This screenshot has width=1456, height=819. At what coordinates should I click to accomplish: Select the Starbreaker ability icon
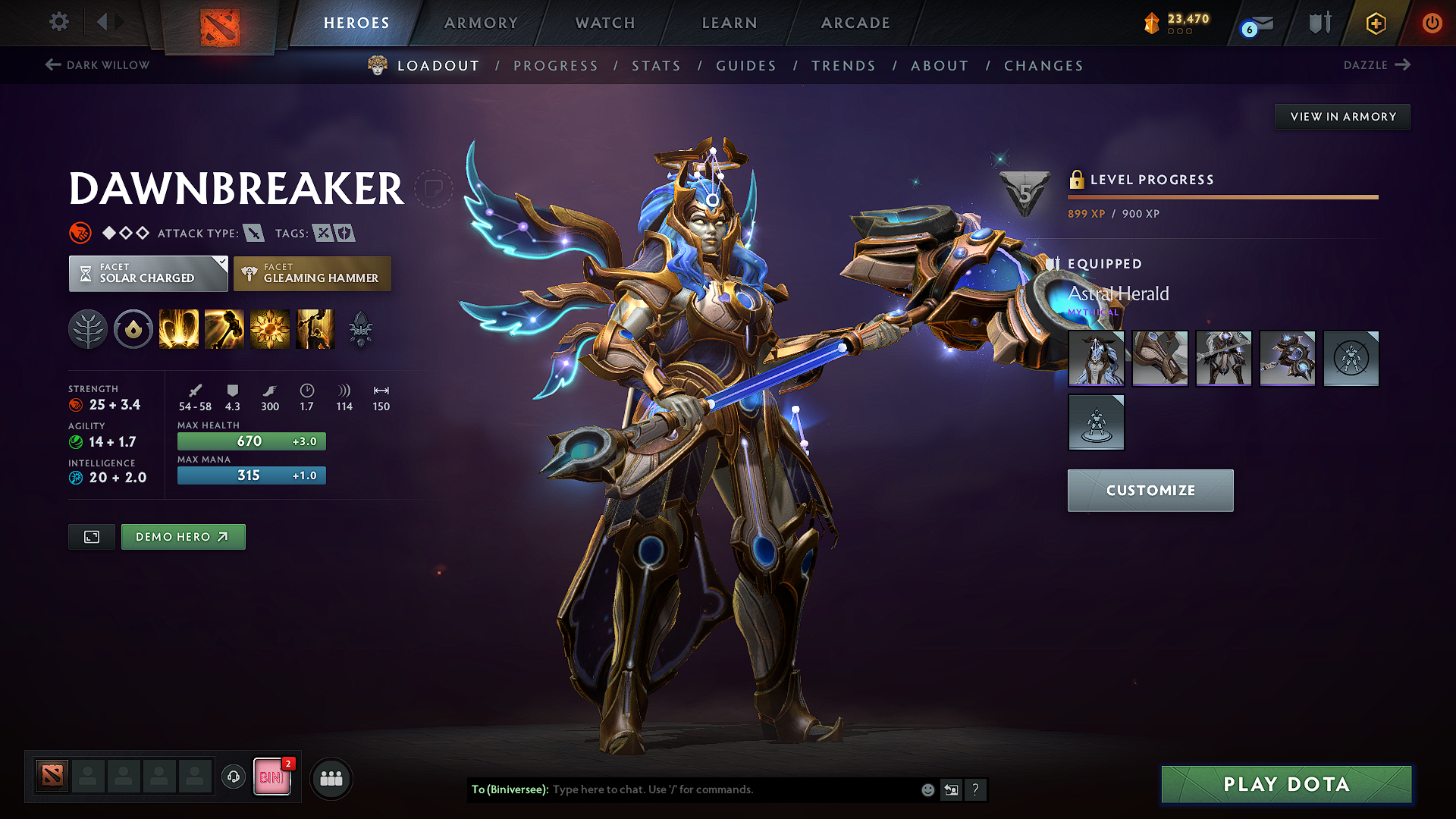[179, 329]
